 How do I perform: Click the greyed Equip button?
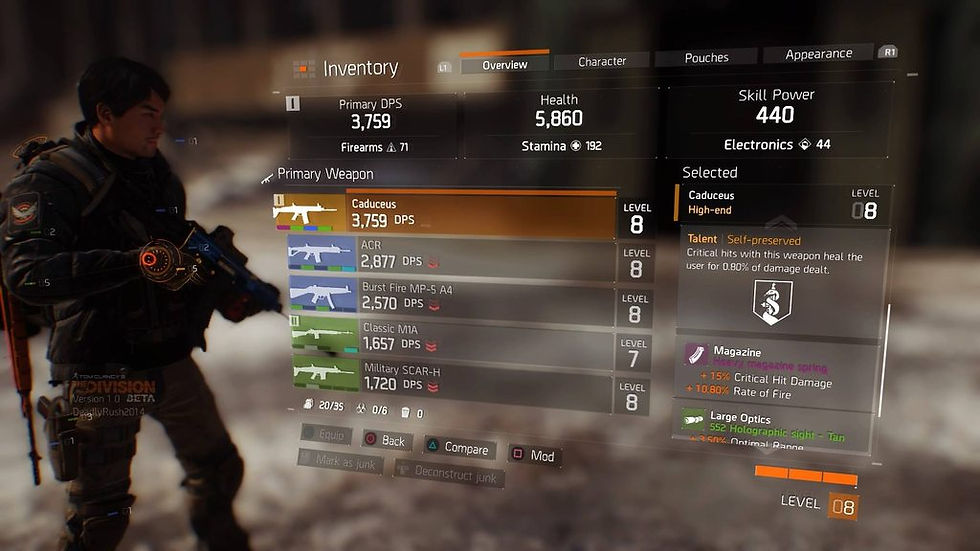325,435
